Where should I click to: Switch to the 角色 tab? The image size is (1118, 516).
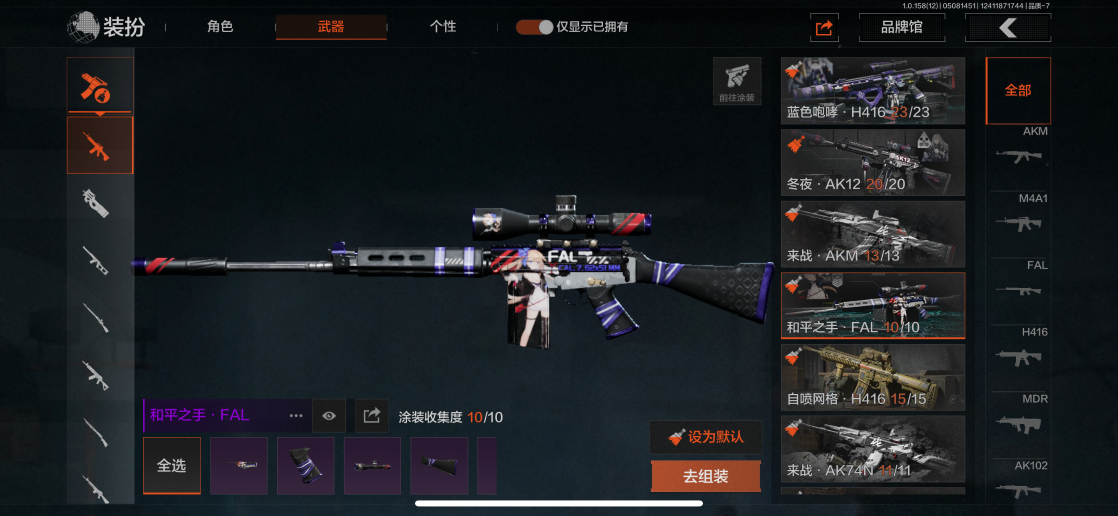[220, 27]
